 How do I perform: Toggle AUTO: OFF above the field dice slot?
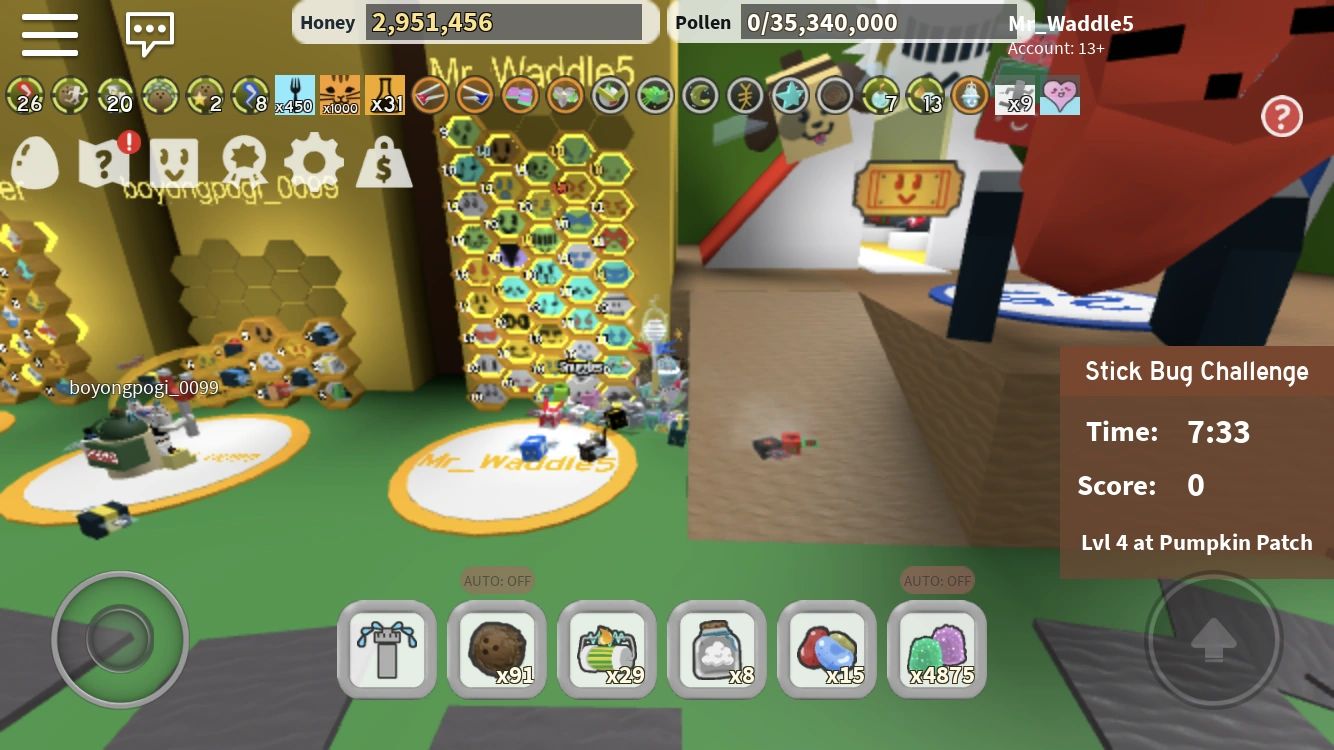point(497,580)
